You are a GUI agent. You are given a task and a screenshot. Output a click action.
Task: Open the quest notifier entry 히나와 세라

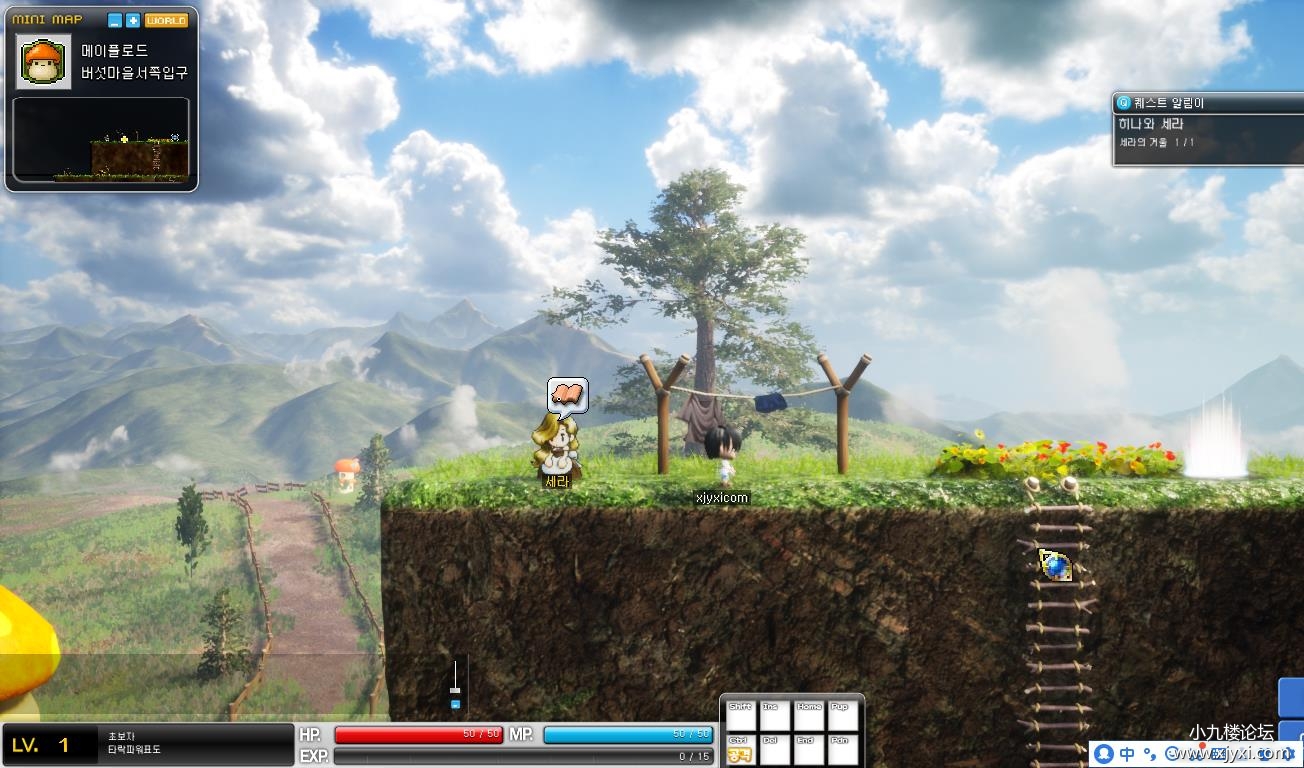click(x=1150, y=124)
